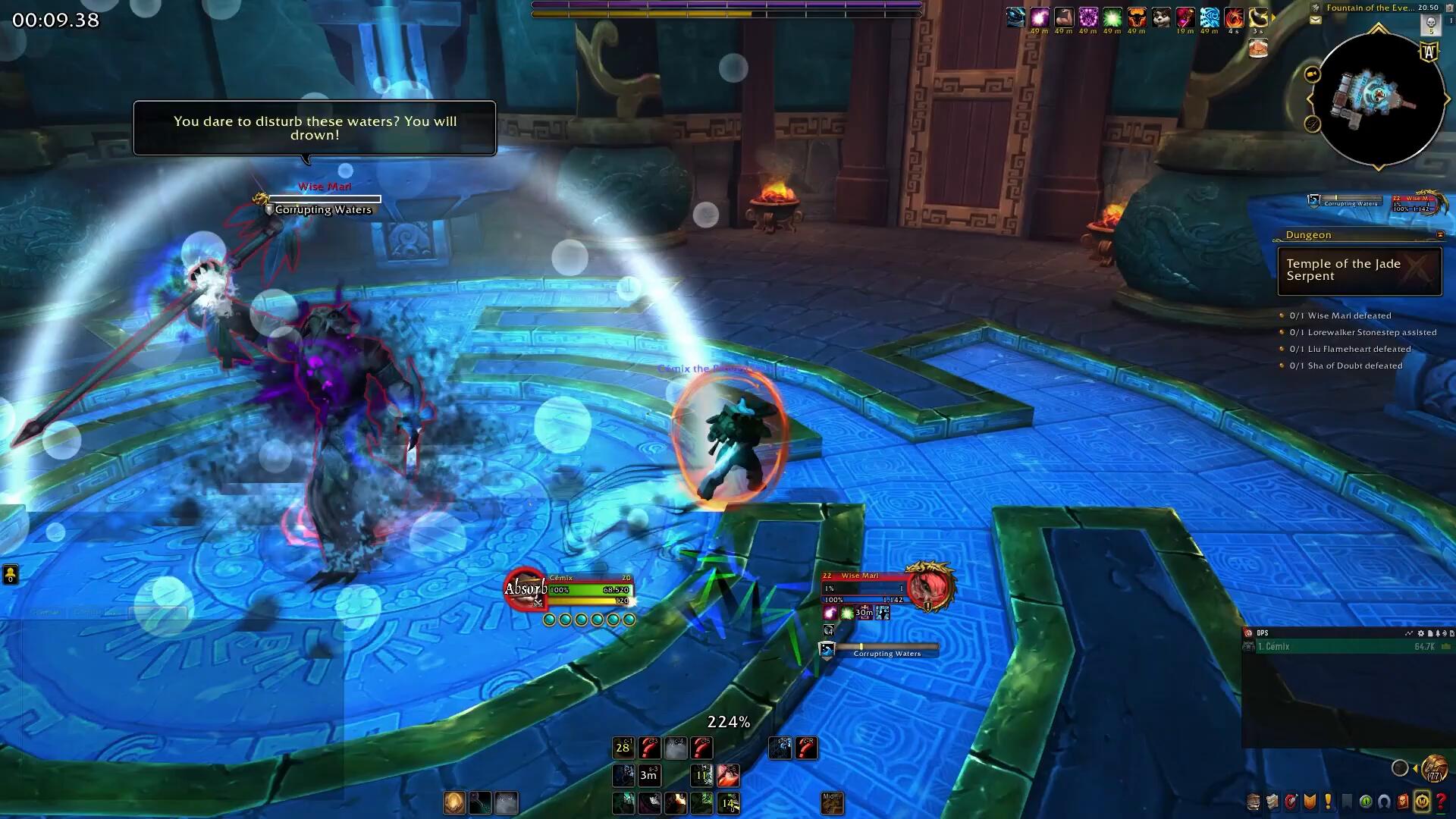Click the dungeon minimap

(x=1379, y=99)
